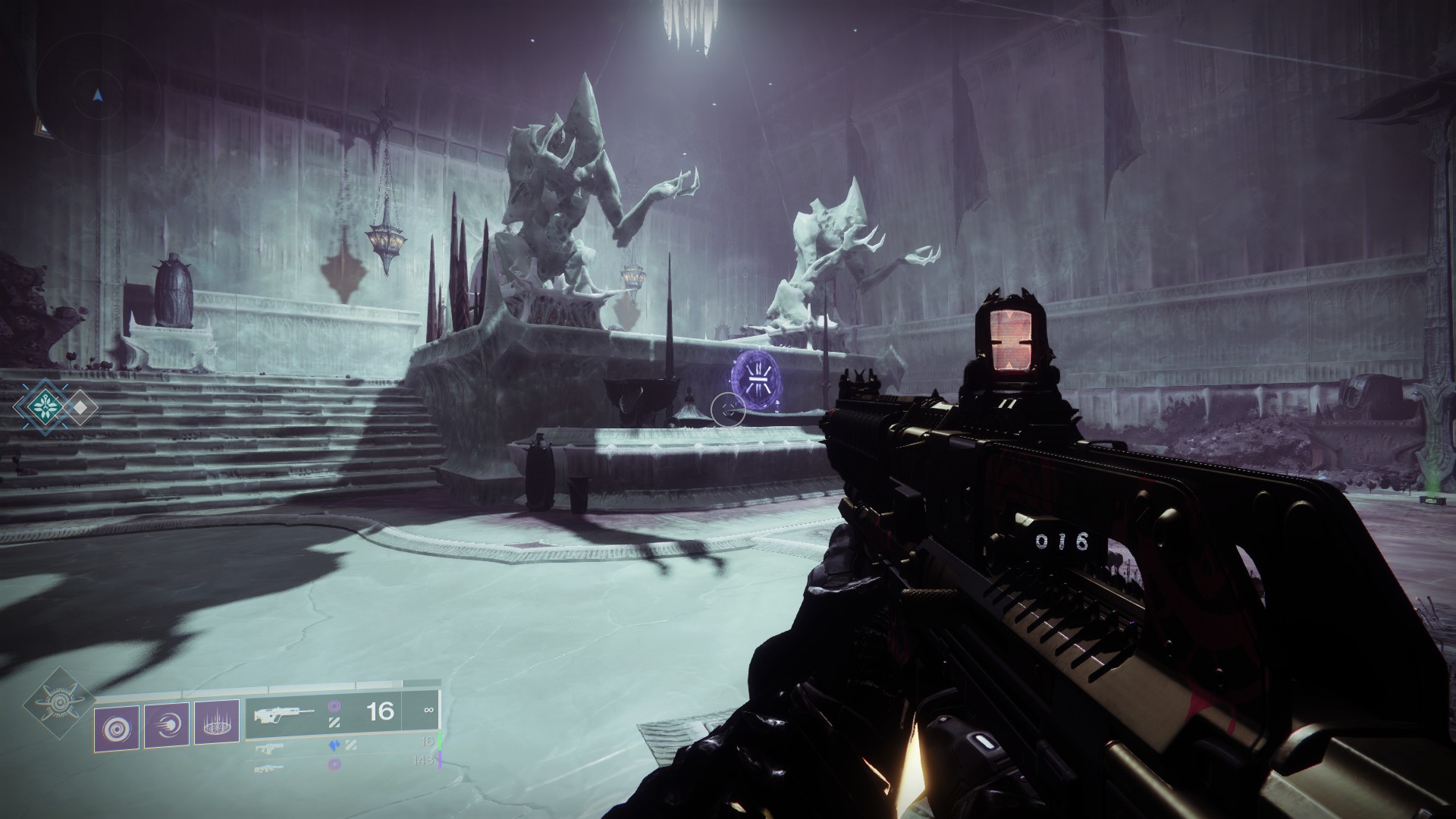Screen dimensions: 1456x819
Task: Use the vortex grenade ability icon
Action: [x=118, y=727]
